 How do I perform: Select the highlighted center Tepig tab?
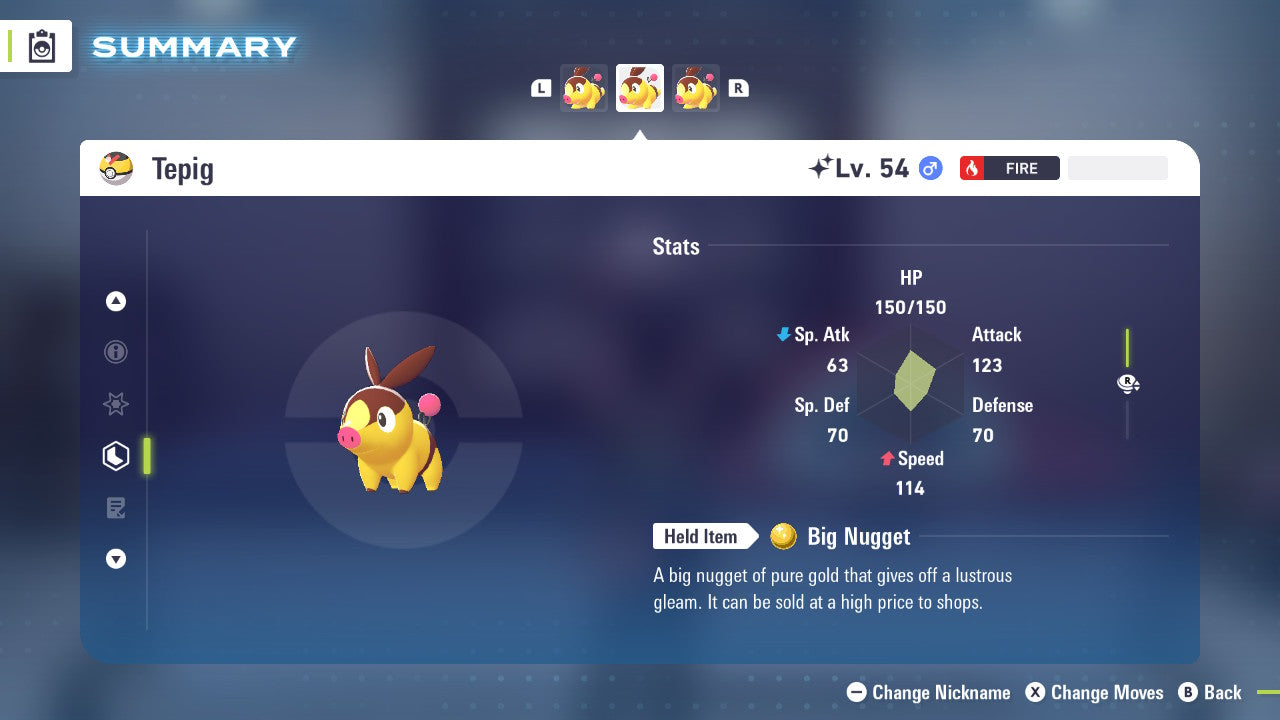639,87
